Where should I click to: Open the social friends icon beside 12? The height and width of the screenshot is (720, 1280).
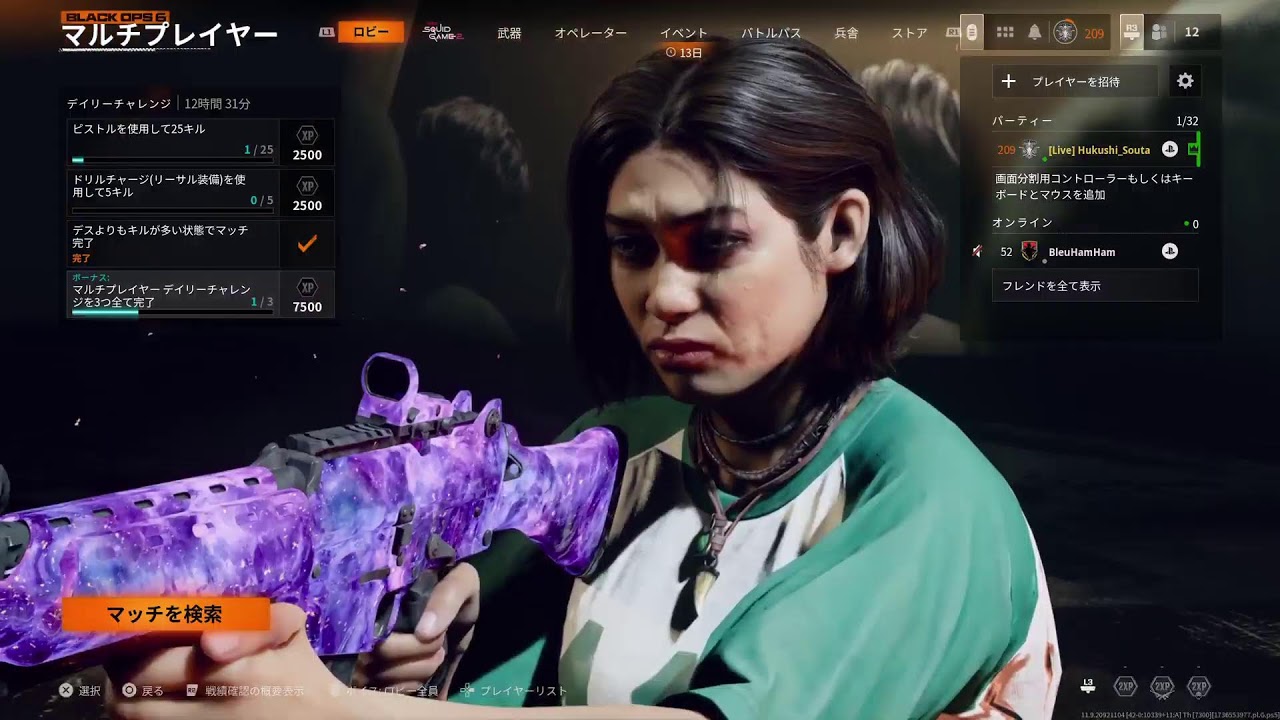pyautogui.click(x=1160, y=33)
